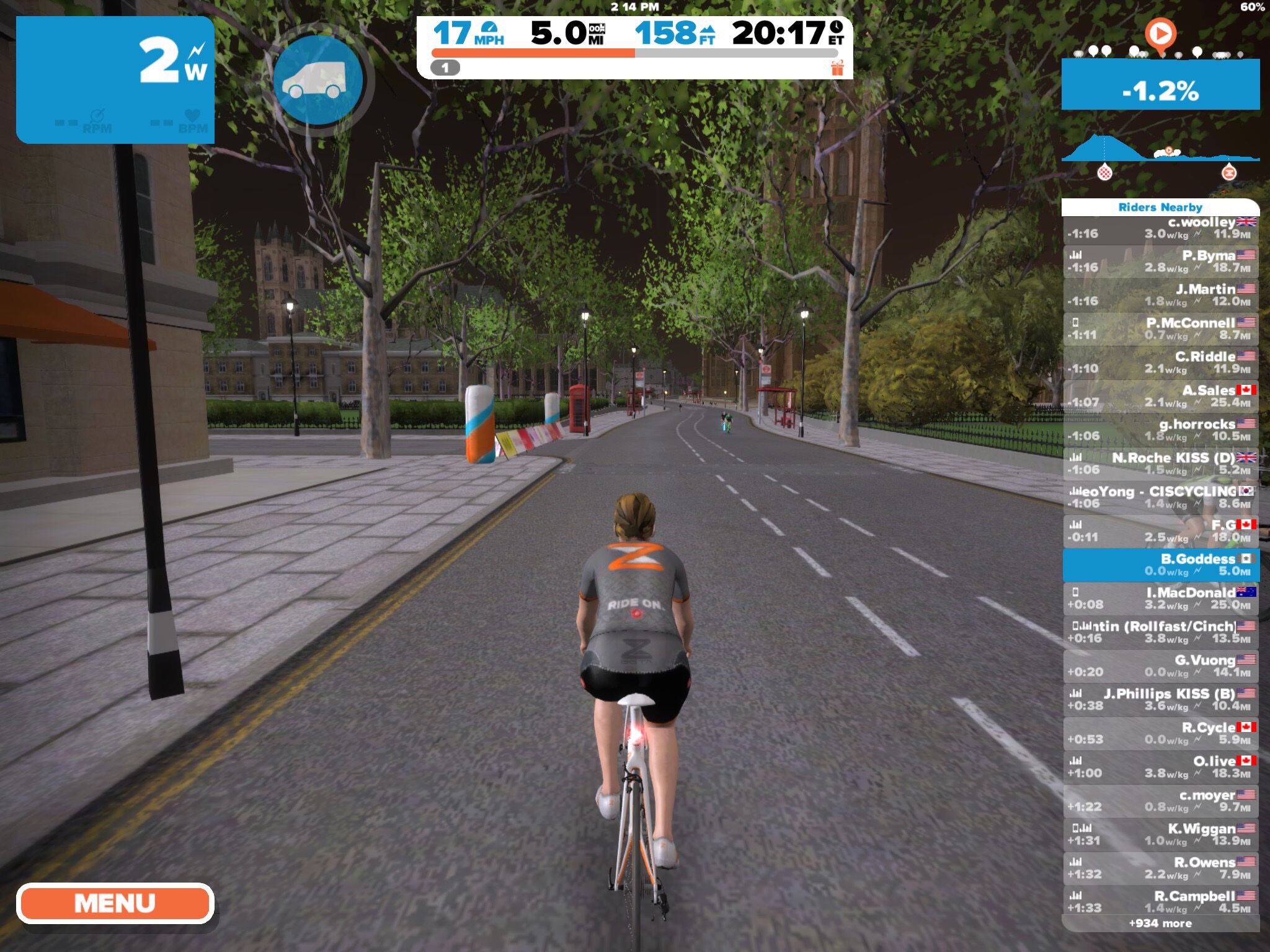Screen dimensions: 1270x952
Task: Select rider I.MacDonald below your row
Action: click(1160, 599)
